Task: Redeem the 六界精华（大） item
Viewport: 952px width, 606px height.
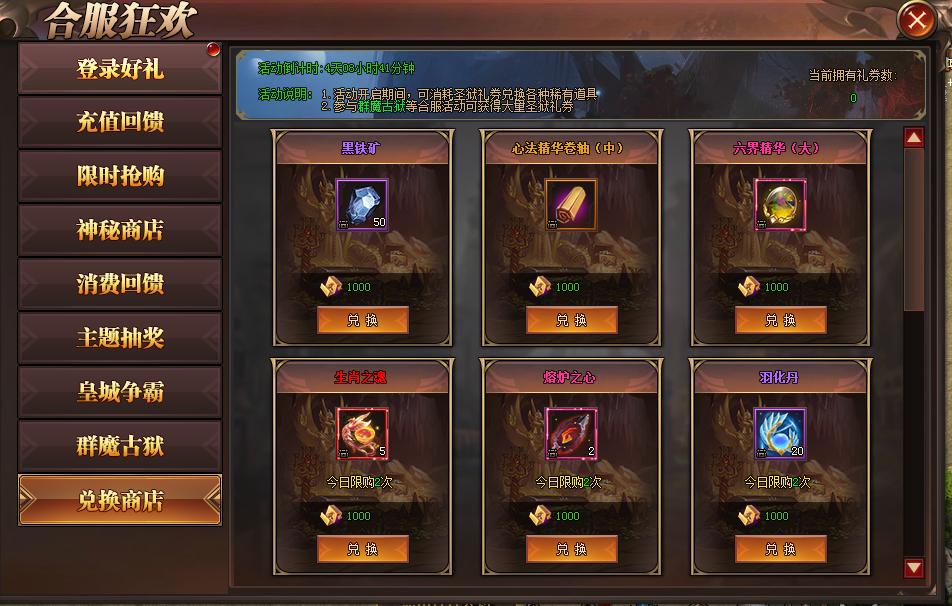Action: coord(780,320)
